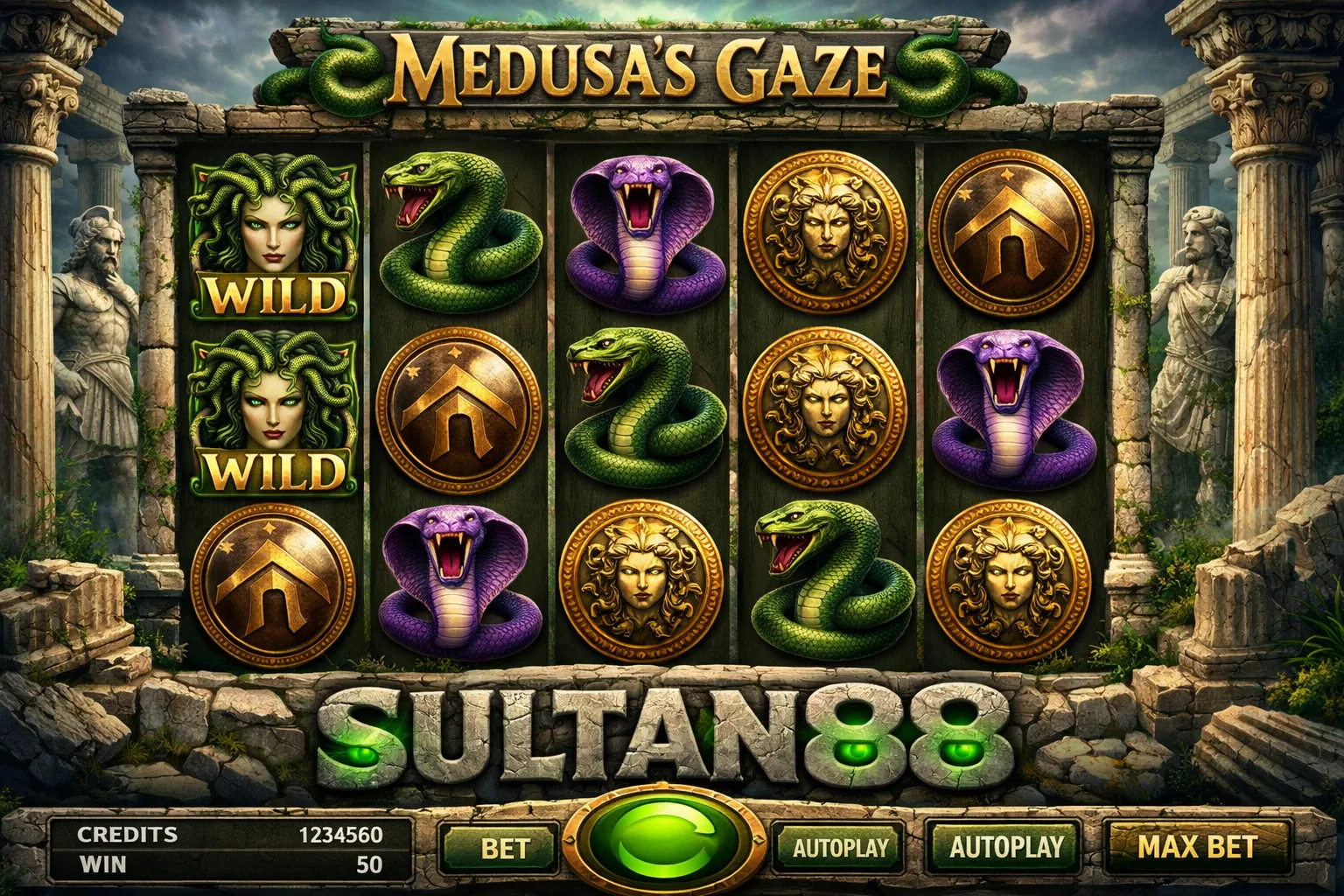1344x896 pixels.
Task: Place the MAX BET wager
Action: point(1196,846)
